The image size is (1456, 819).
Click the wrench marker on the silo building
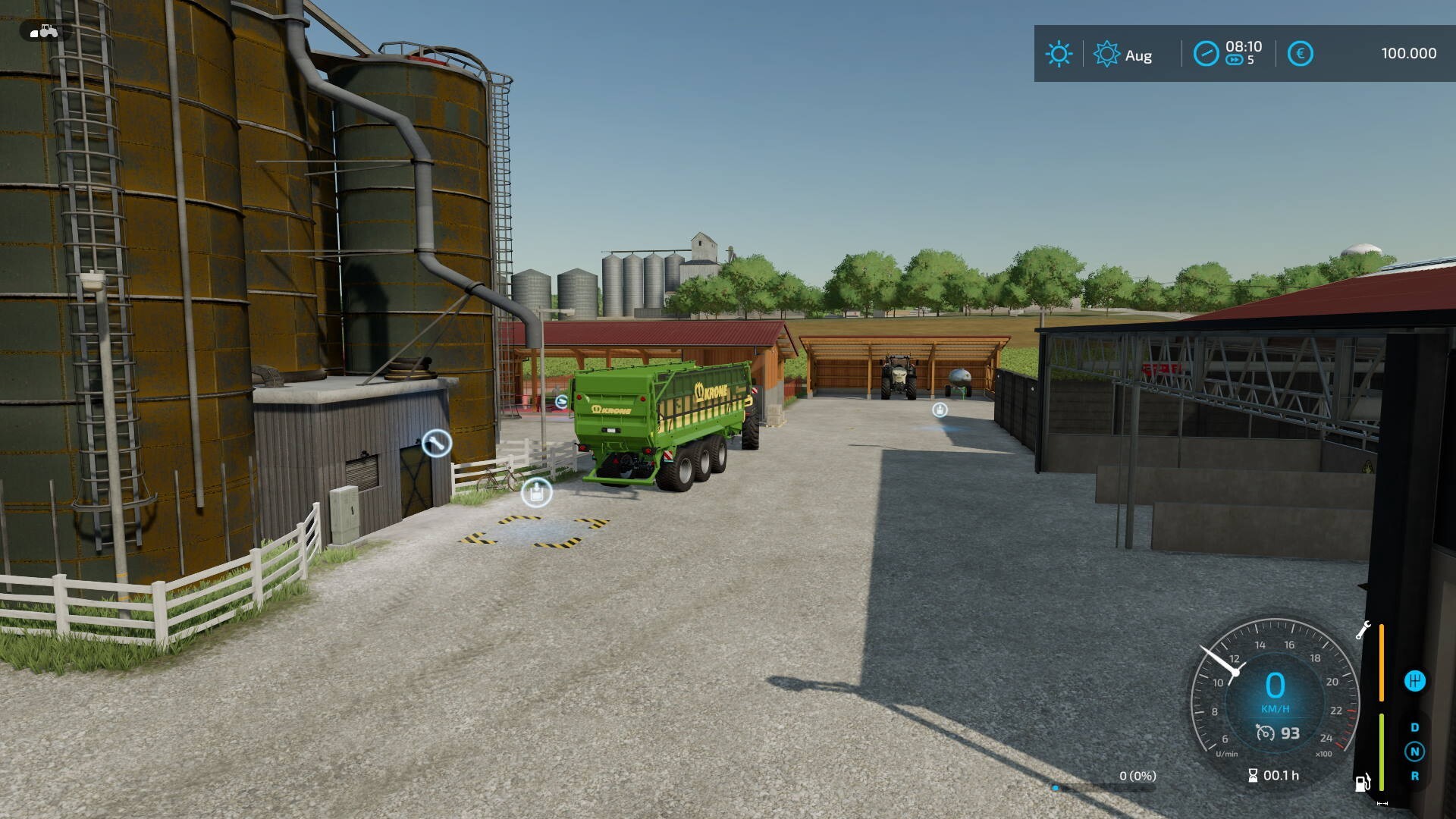tap(436, 443)
